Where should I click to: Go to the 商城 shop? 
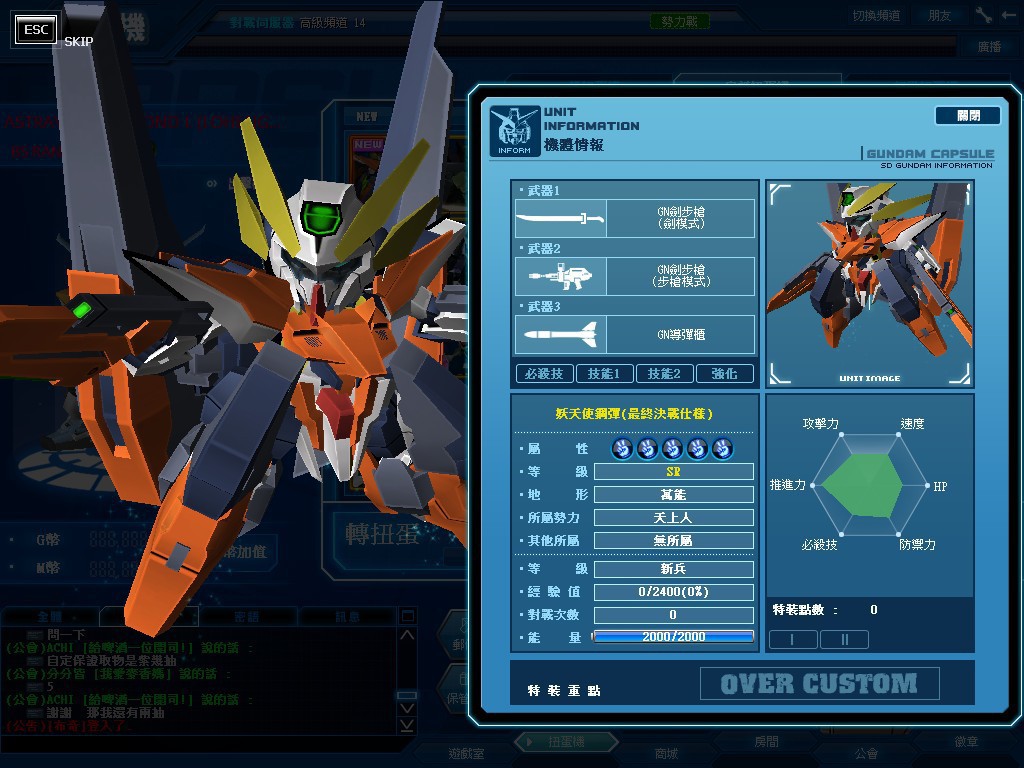click(x=666, y=753)
